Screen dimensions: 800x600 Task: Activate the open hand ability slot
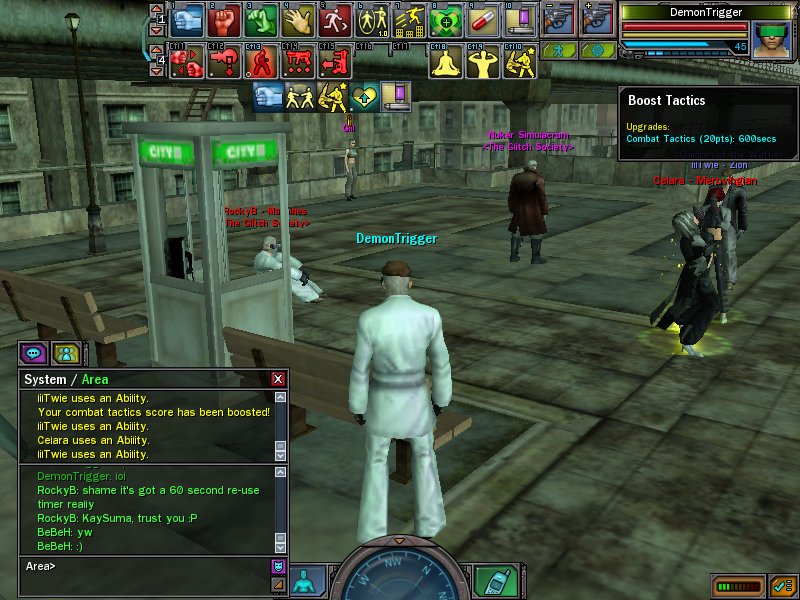tap(299, 19)
